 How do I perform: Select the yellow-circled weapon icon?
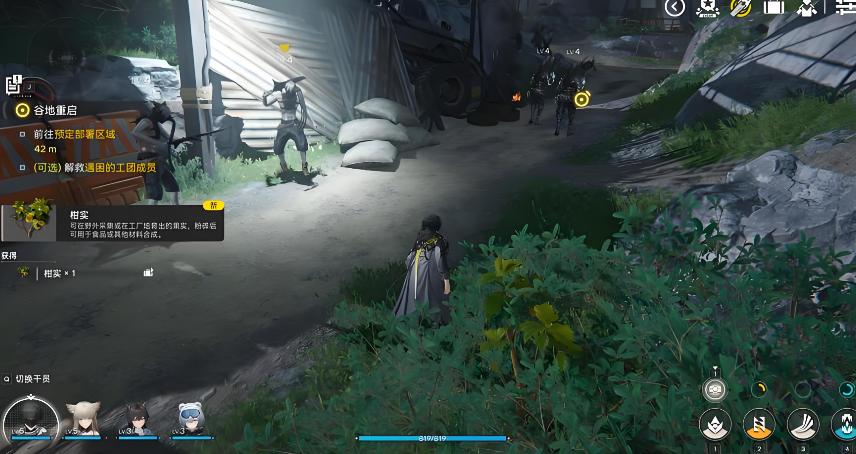[x=740, y=8]
